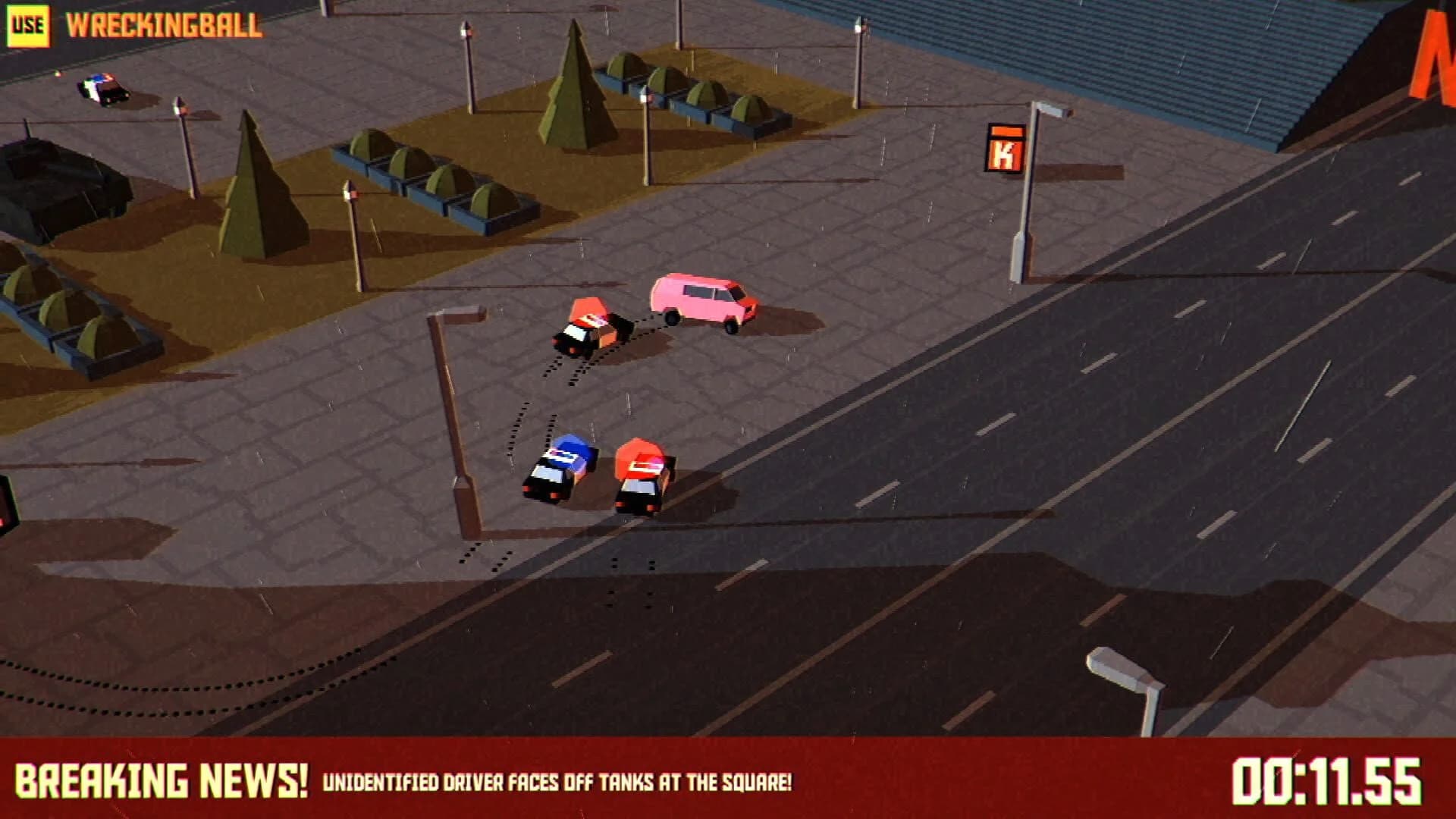Click the news ticker text about tanks
Viewport: 1456px width, 819px height.
pos(557,780)
